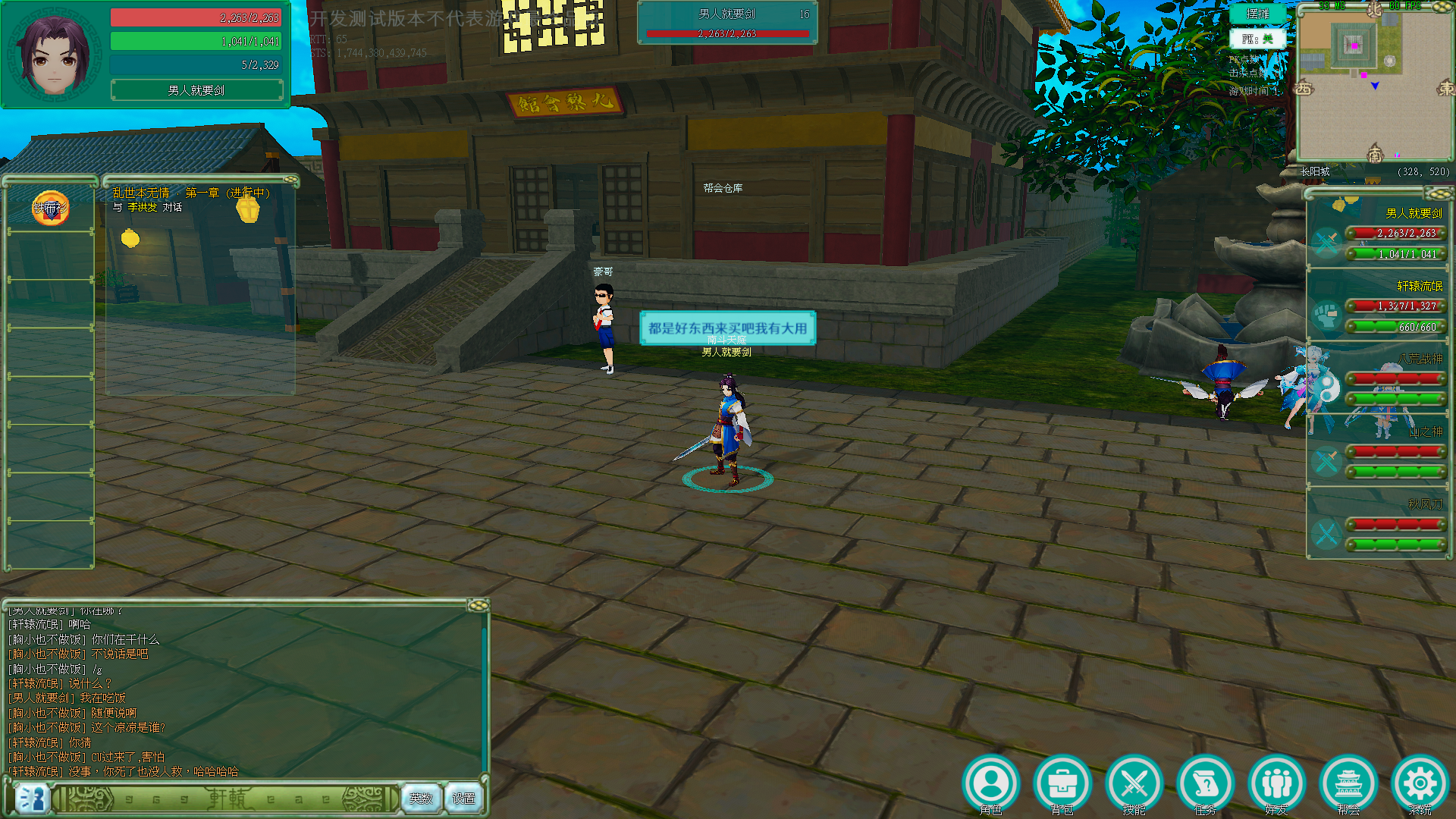Open the 任务 quest log
Image resolution: width=1456 pixels, height=819 pixels.
click(x=1205, y=784)
